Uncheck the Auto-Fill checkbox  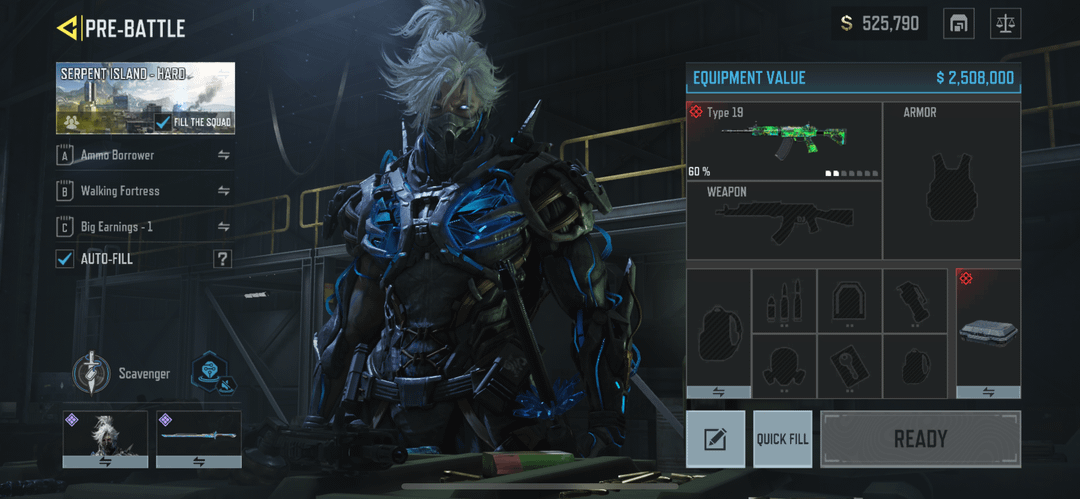pos(65,259)
